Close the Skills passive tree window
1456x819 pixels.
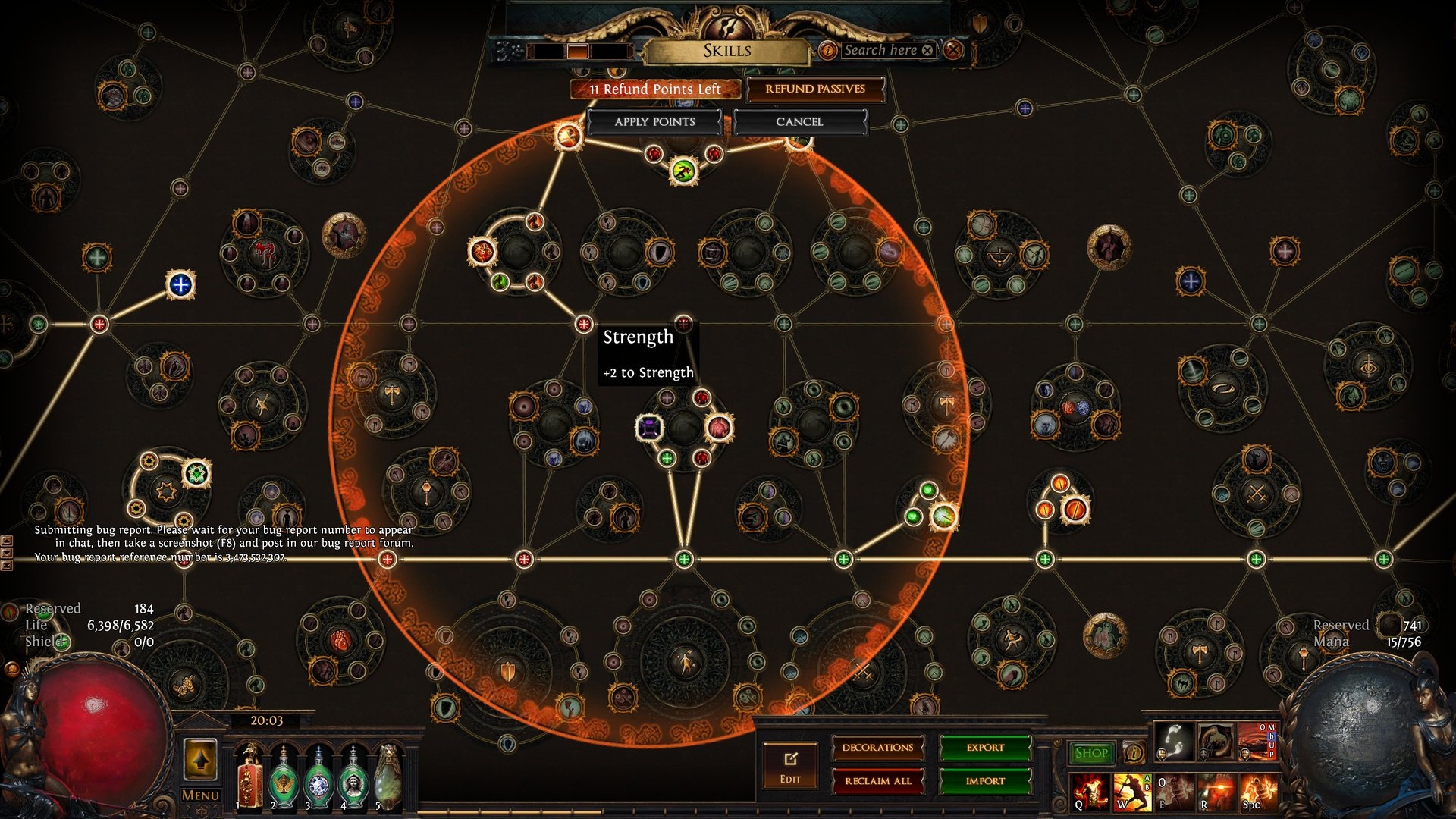[x=953, y=51]
